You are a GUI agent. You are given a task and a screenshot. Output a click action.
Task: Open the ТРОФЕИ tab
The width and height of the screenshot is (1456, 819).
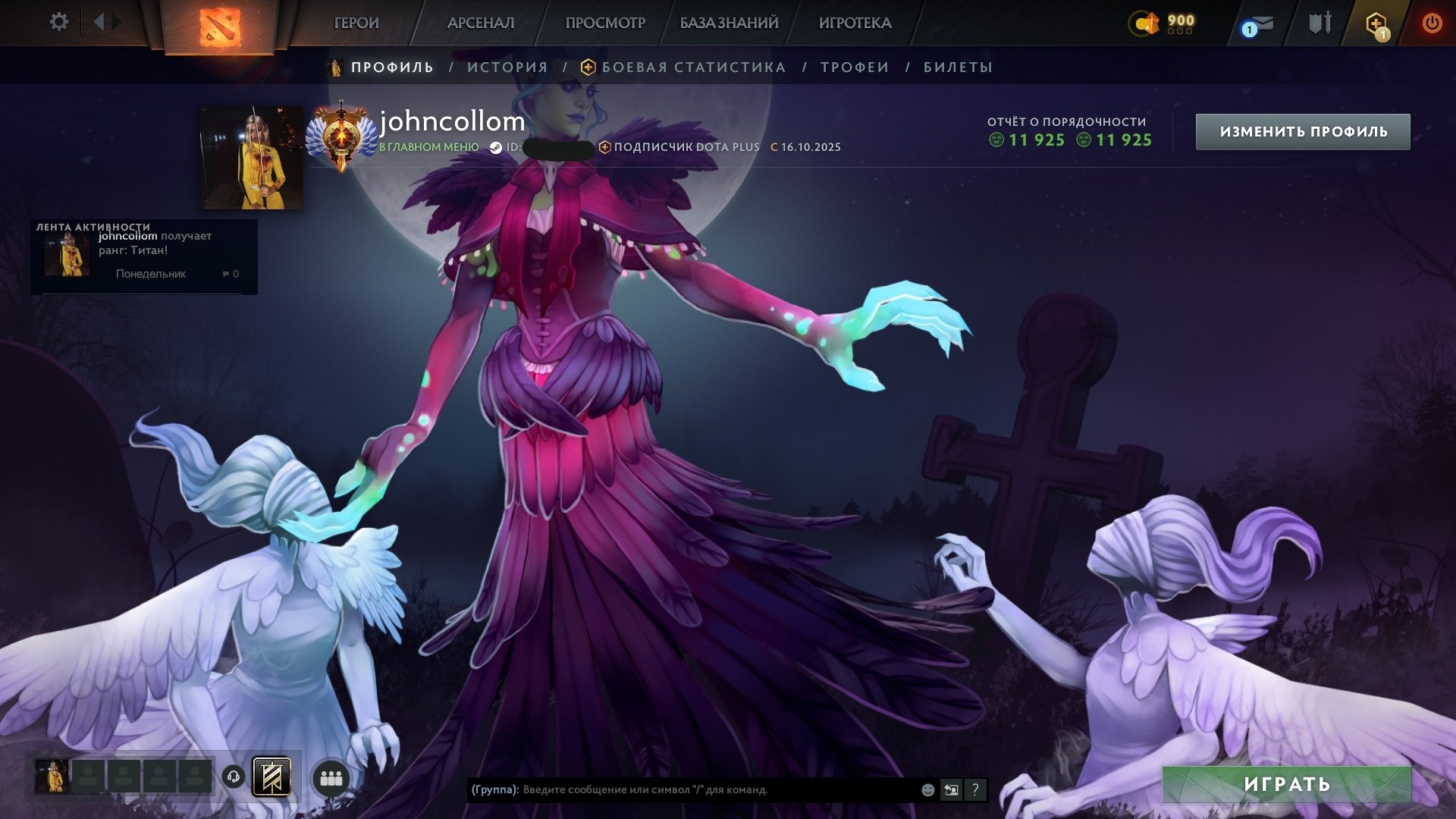pos(852,67)
